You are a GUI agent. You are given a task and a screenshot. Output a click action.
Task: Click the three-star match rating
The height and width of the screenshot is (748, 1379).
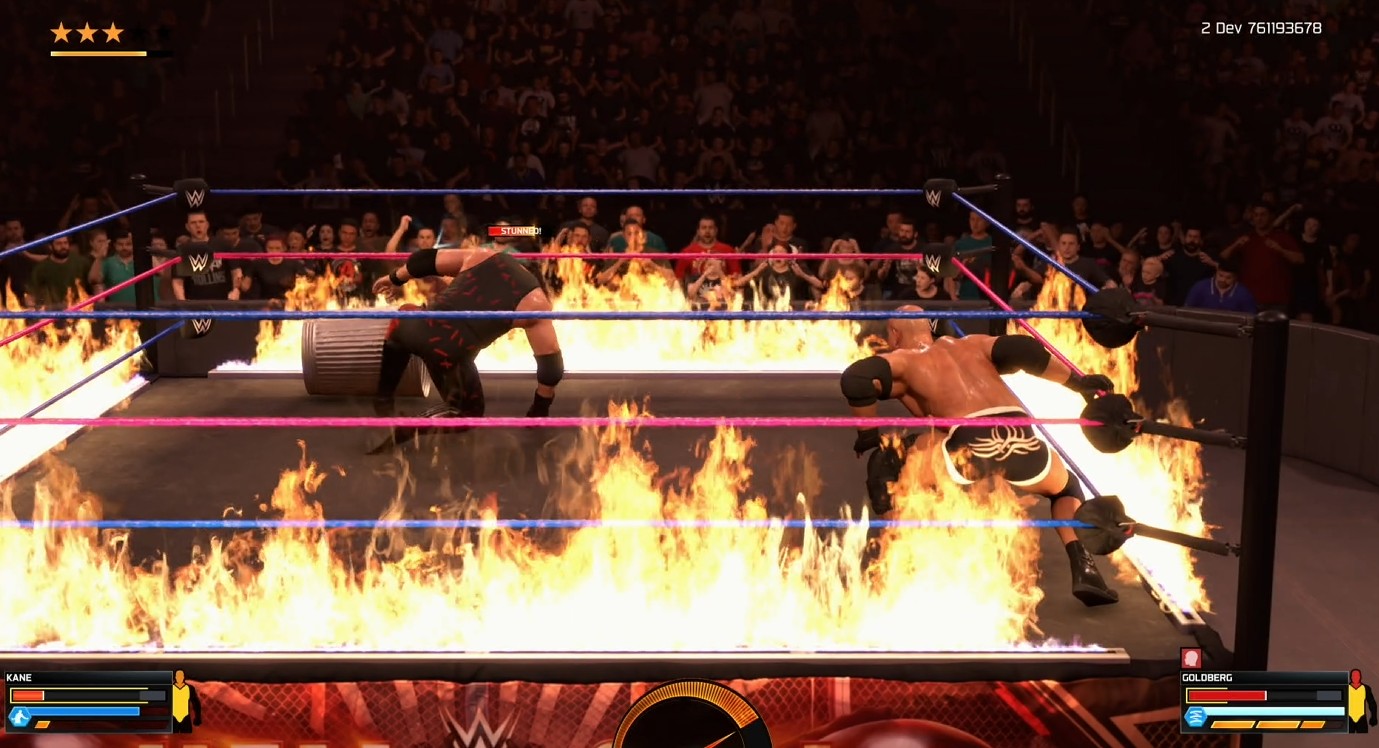(x=87, y=33)
